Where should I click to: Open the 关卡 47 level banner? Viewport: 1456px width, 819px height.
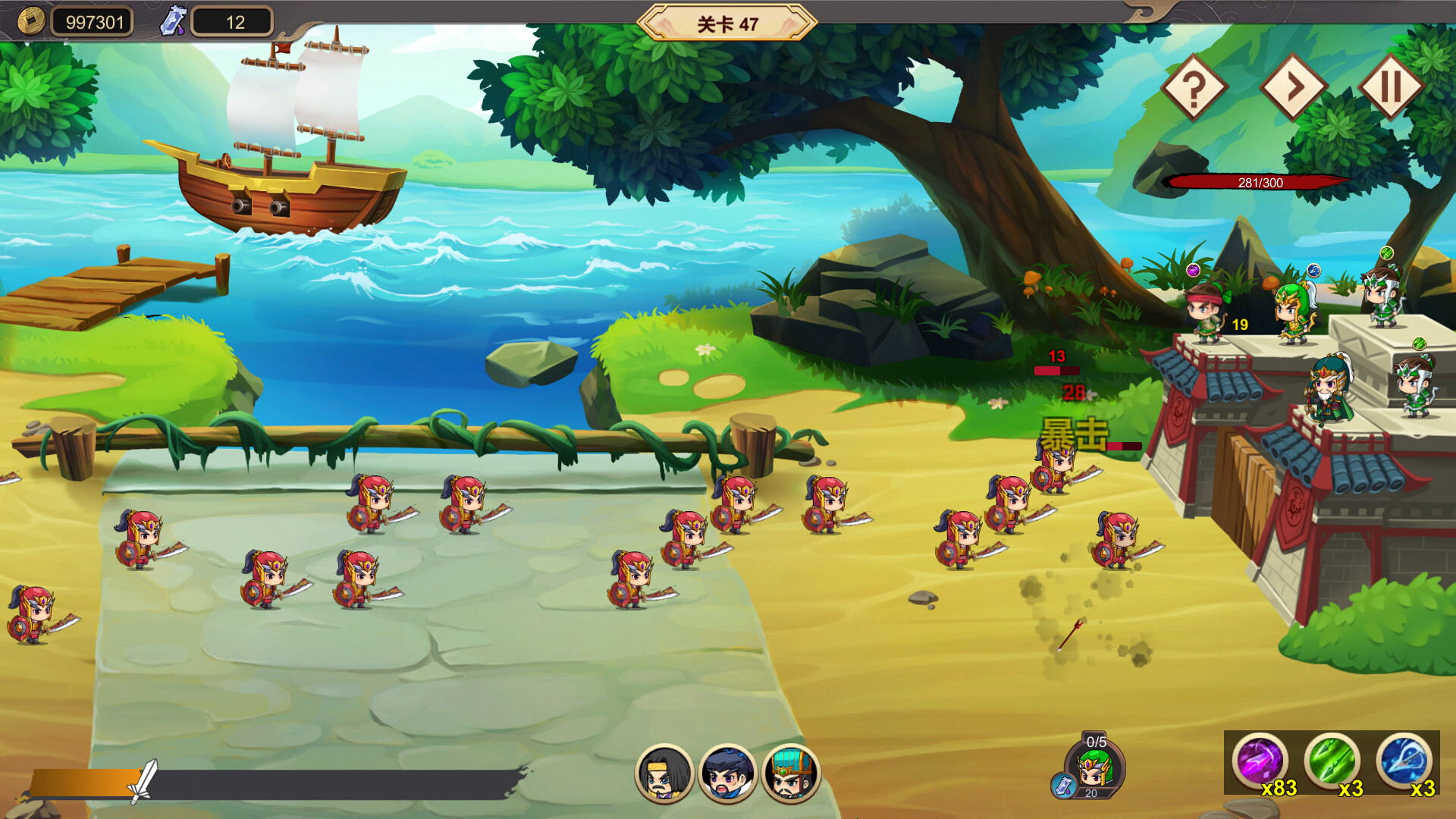click(728, 22)
